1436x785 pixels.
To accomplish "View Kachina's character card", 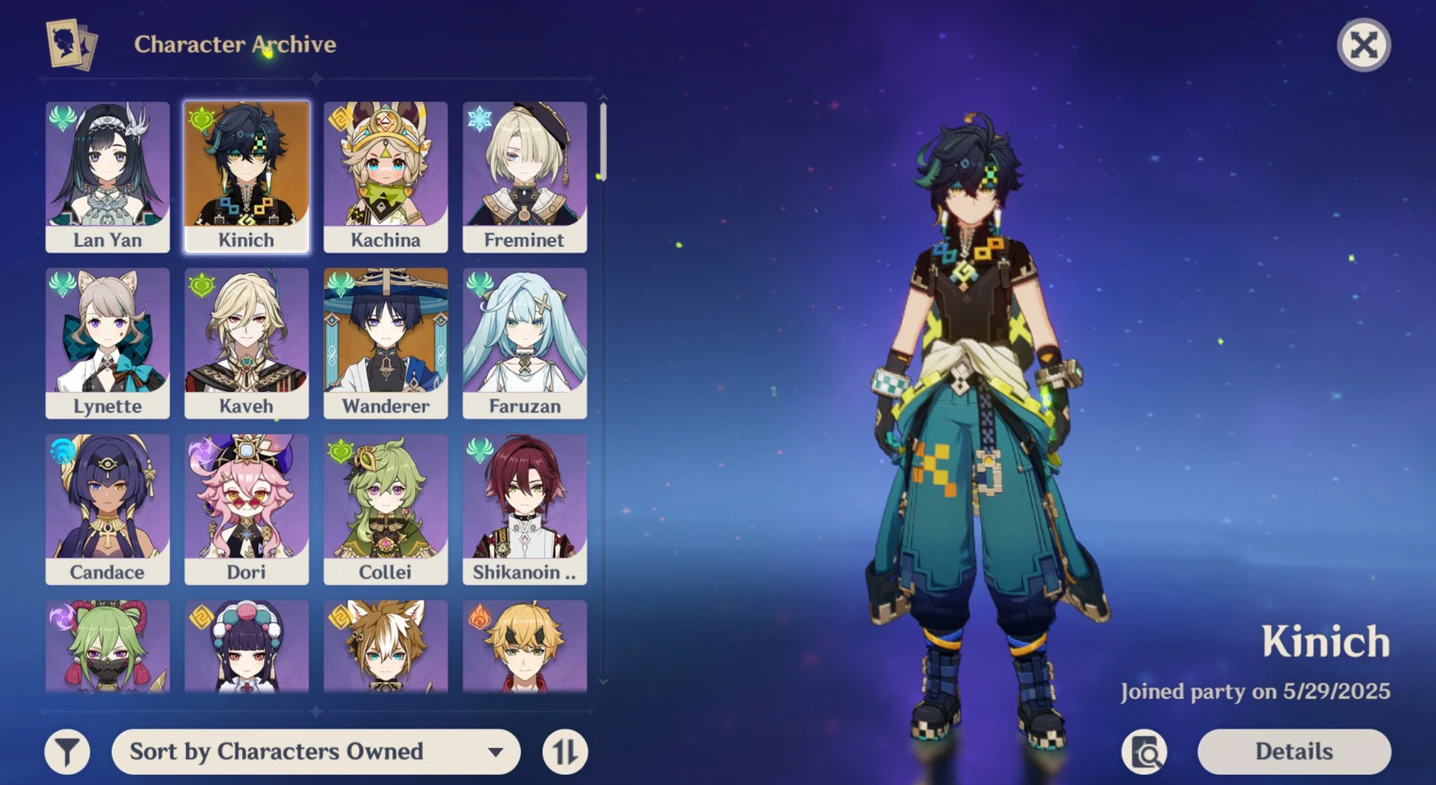I will 386,175.
